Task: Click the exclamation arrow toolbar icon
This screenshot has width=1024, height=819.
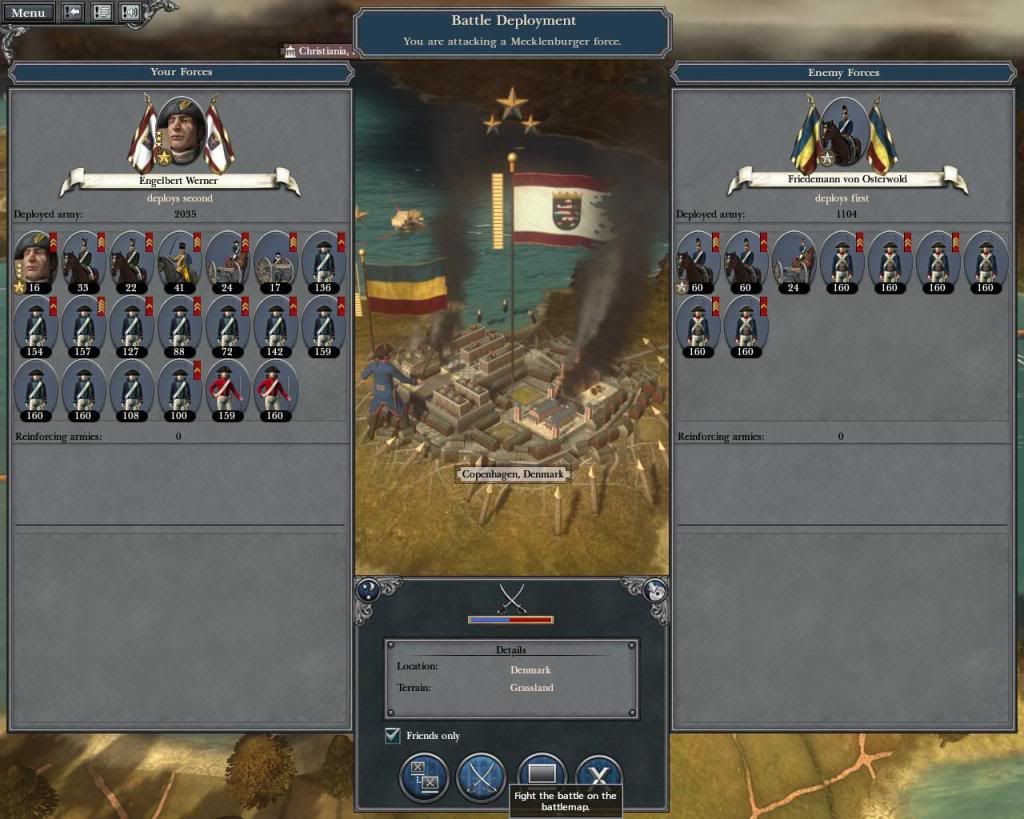Action: click(73, 13)
